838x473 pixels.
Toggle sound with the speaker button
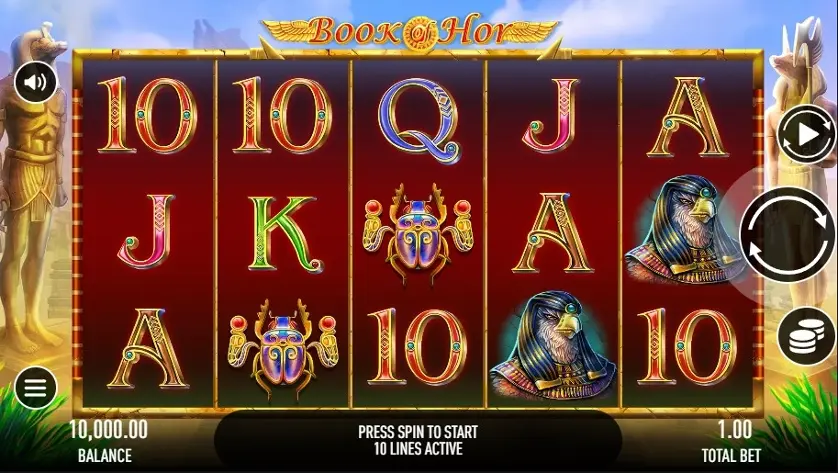tap(35, 82)
